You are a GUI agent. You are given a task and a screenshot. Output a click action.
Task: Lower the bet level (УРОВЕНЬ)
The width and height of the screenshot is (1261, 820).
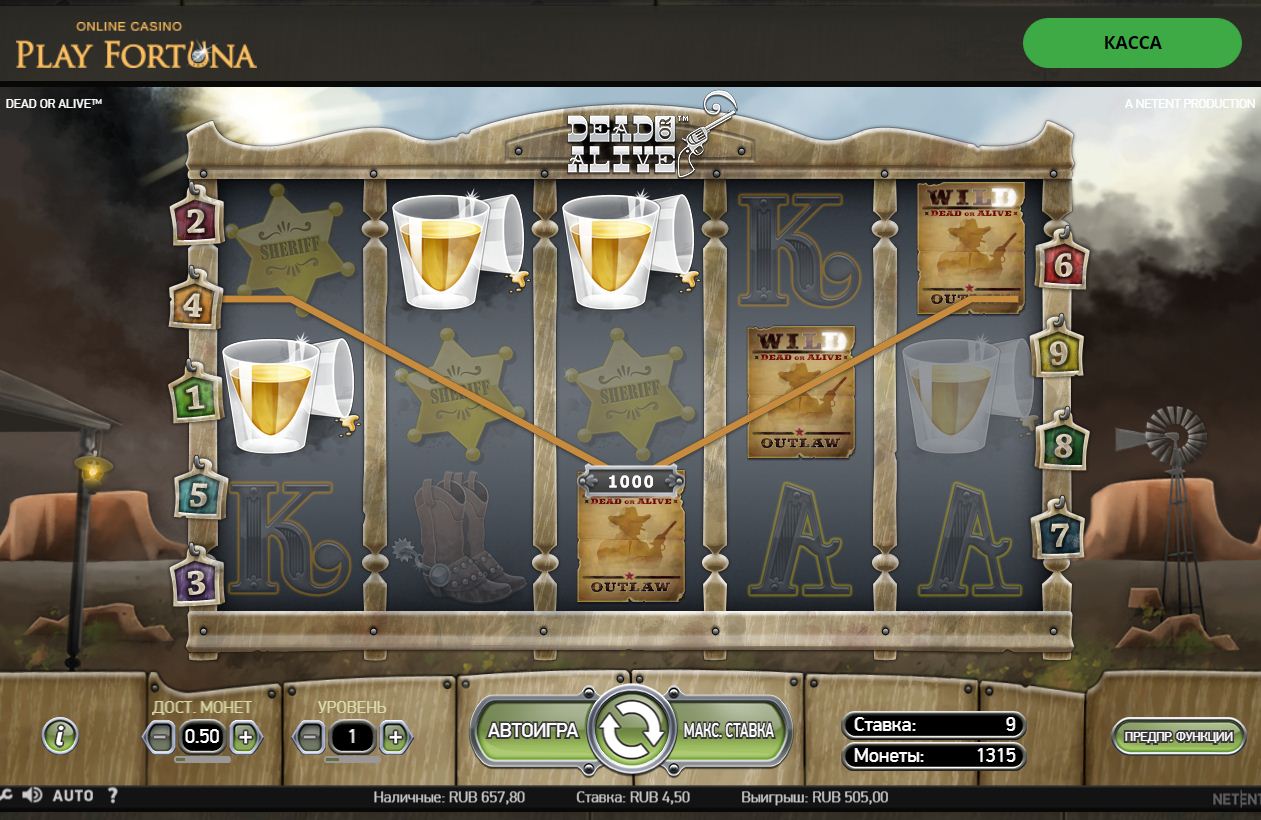[310, 738]
